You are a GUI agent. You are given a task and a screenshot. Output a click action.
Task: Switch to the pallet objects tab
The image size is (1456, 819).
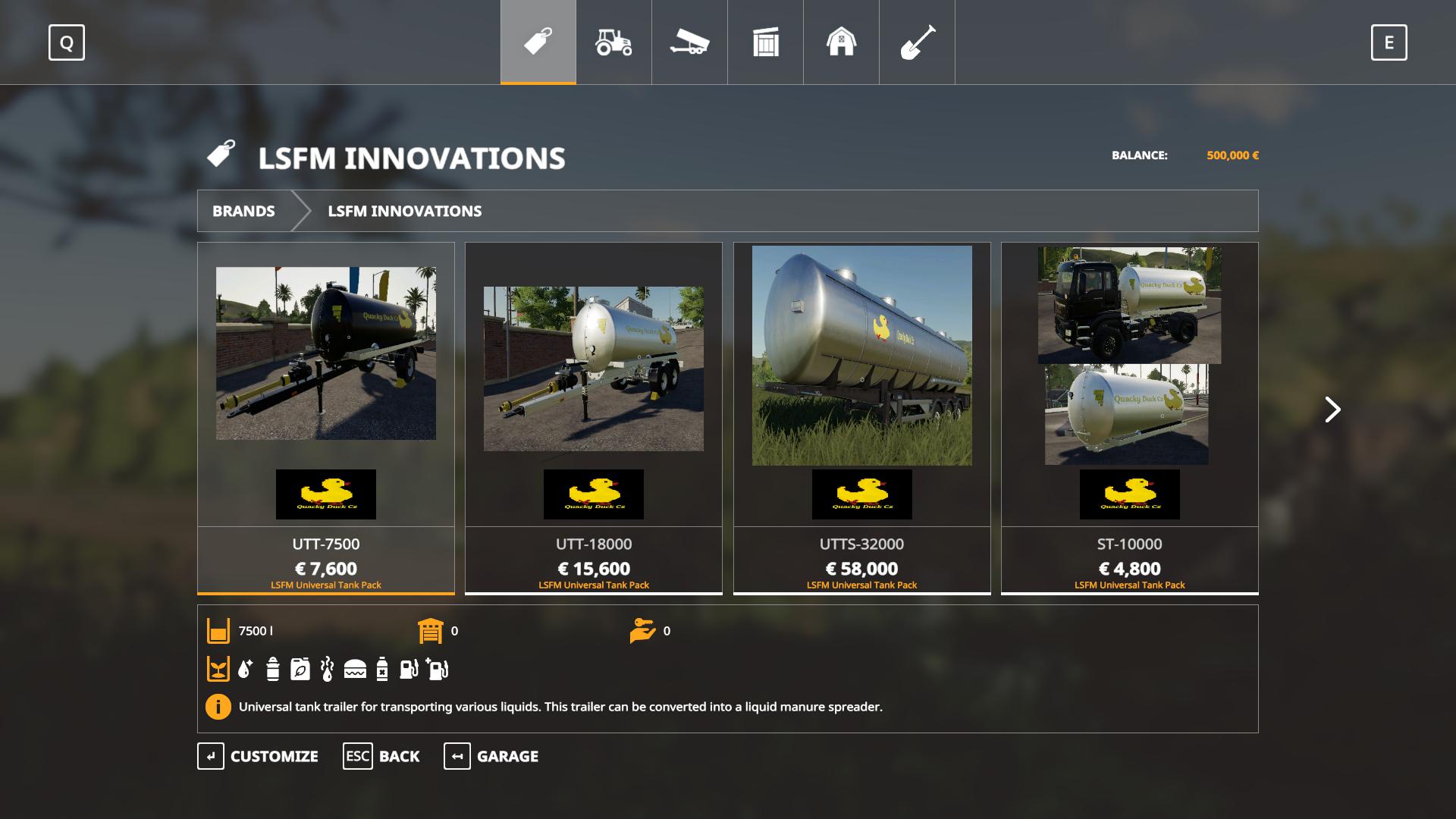pos(765,42)
